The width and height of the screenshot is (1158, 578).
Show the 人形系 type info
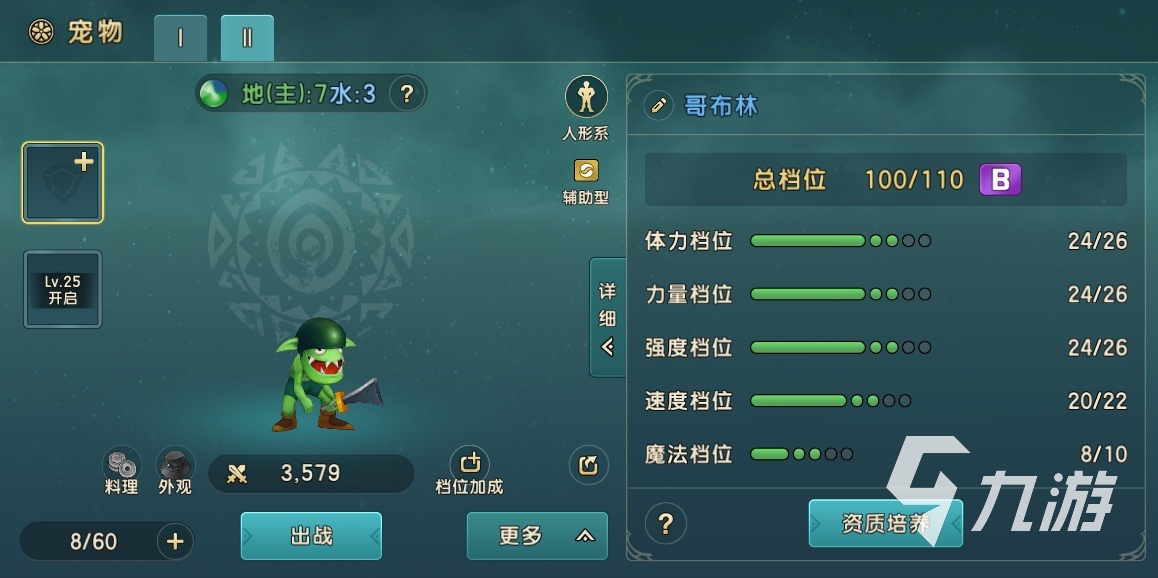586,97
